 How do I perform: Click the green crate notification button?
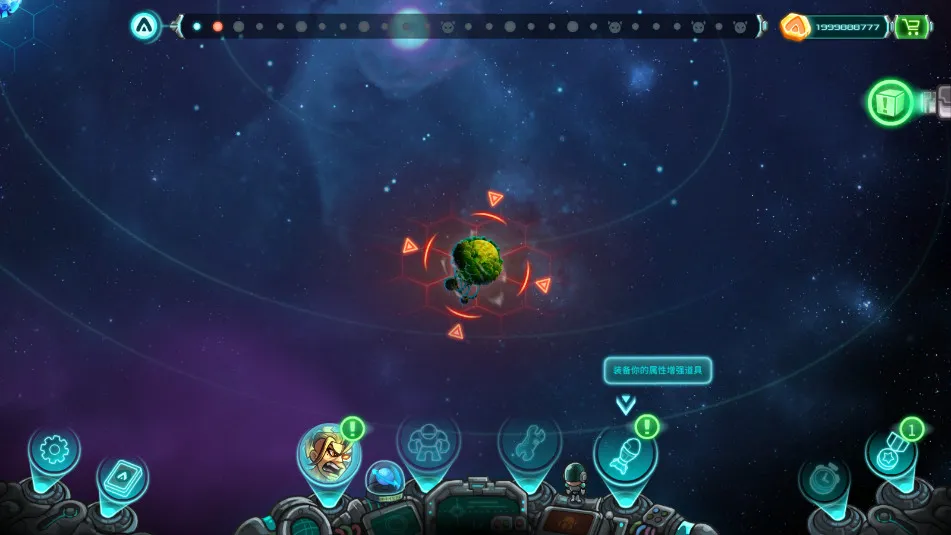889,102
